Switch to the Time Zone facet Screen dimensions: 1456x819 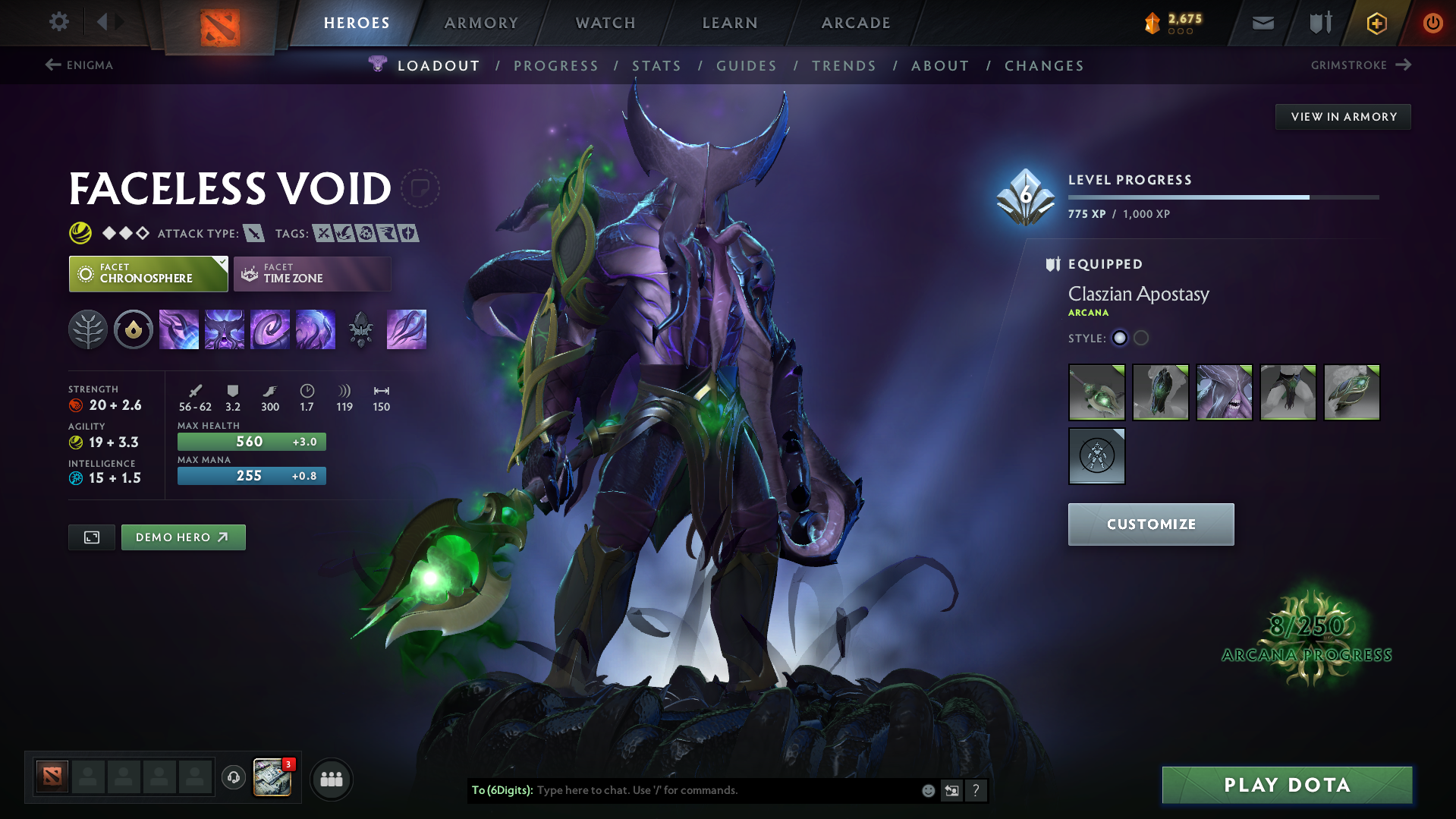312,273
